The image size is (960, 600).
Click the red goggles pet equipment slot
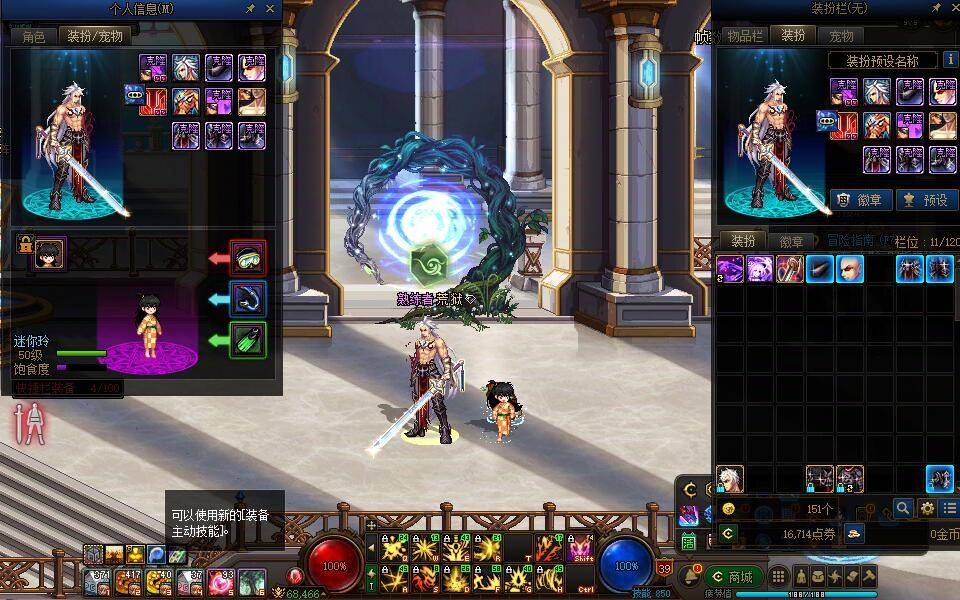[247, 258]
